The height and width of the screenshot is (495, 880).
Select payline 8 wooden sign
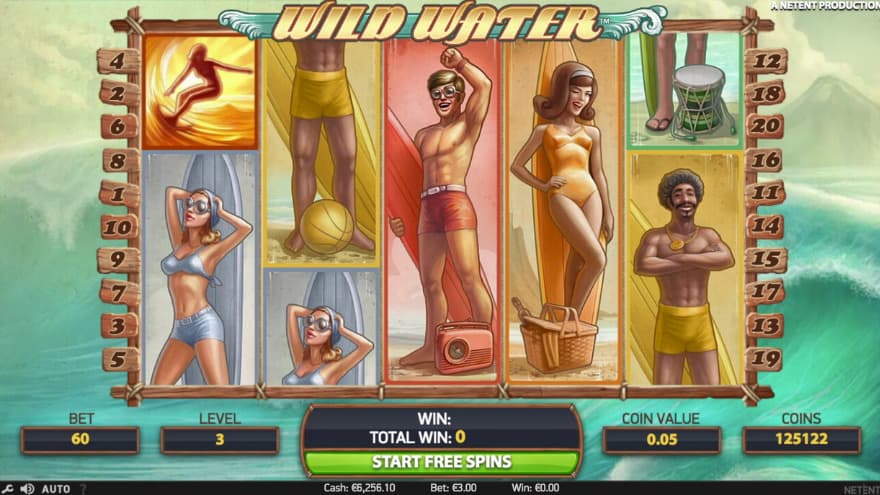[x=118, y=160]
